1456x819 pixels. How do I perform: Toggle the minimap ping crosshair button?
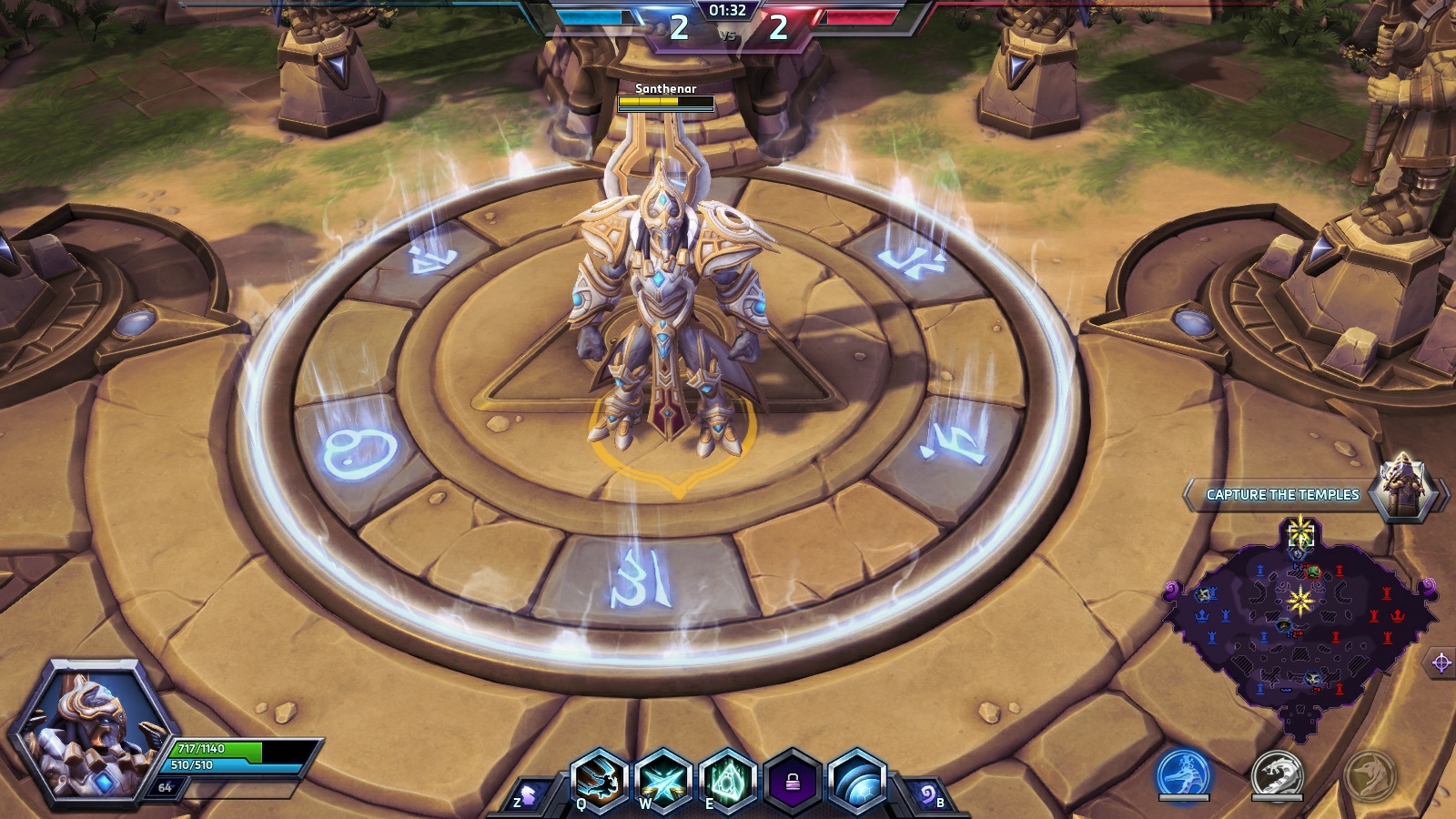[x=1441, y=662]
